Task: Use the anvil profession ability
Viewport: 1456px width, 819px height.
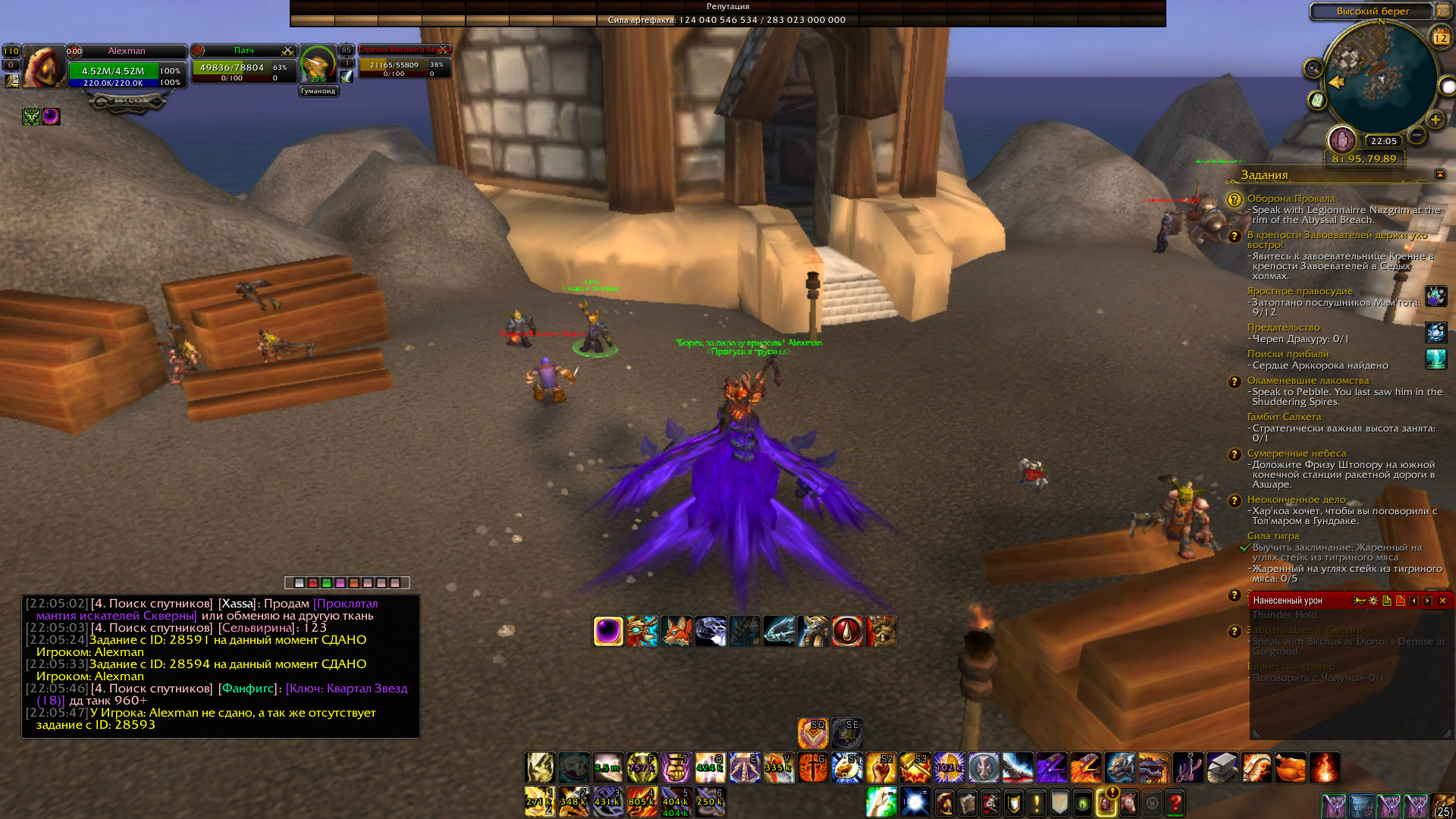Action: (x=1222, y=767)
